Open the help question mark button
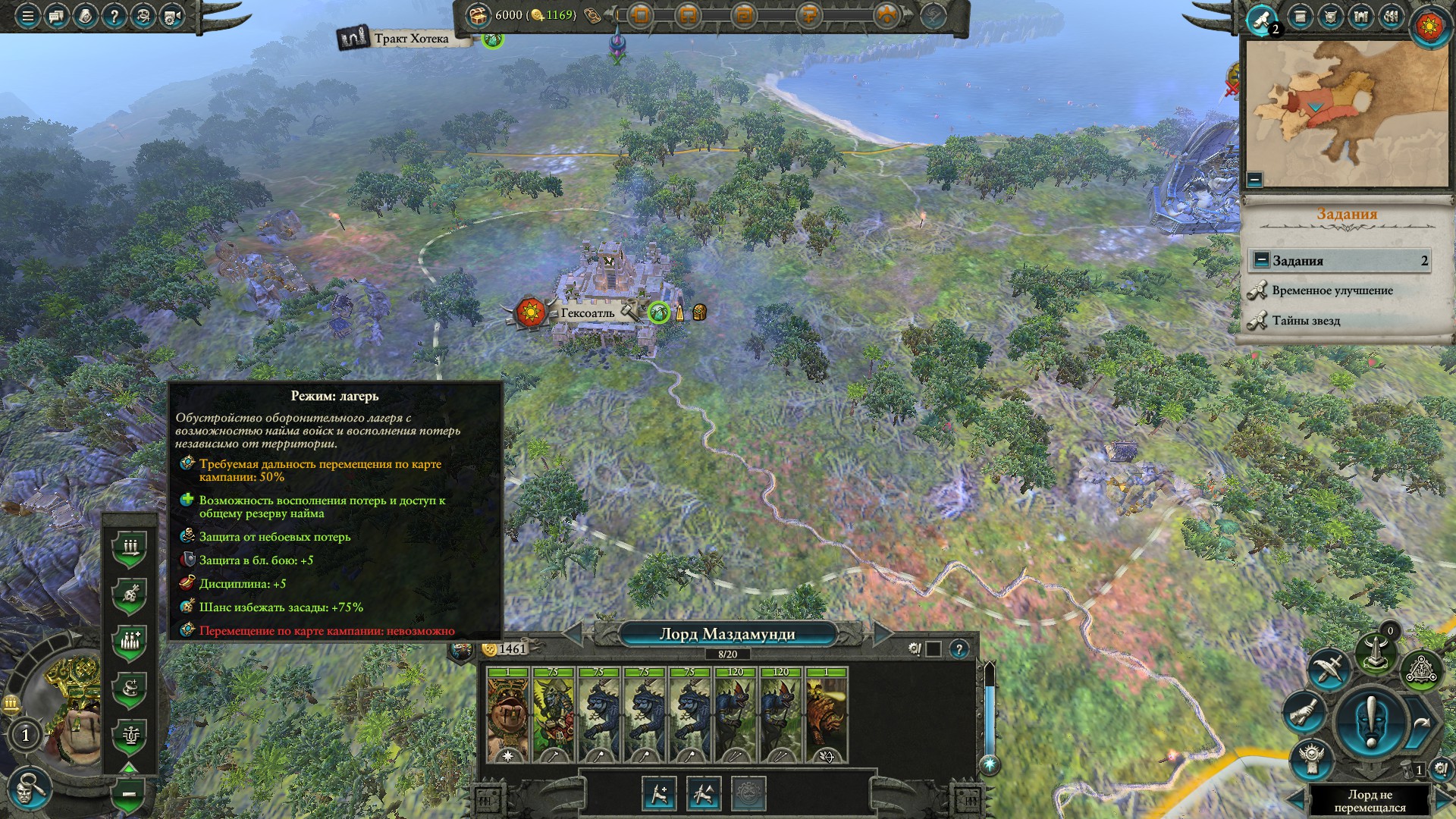The width and height of the screenshot is (1456, 819). coord(114,16)
